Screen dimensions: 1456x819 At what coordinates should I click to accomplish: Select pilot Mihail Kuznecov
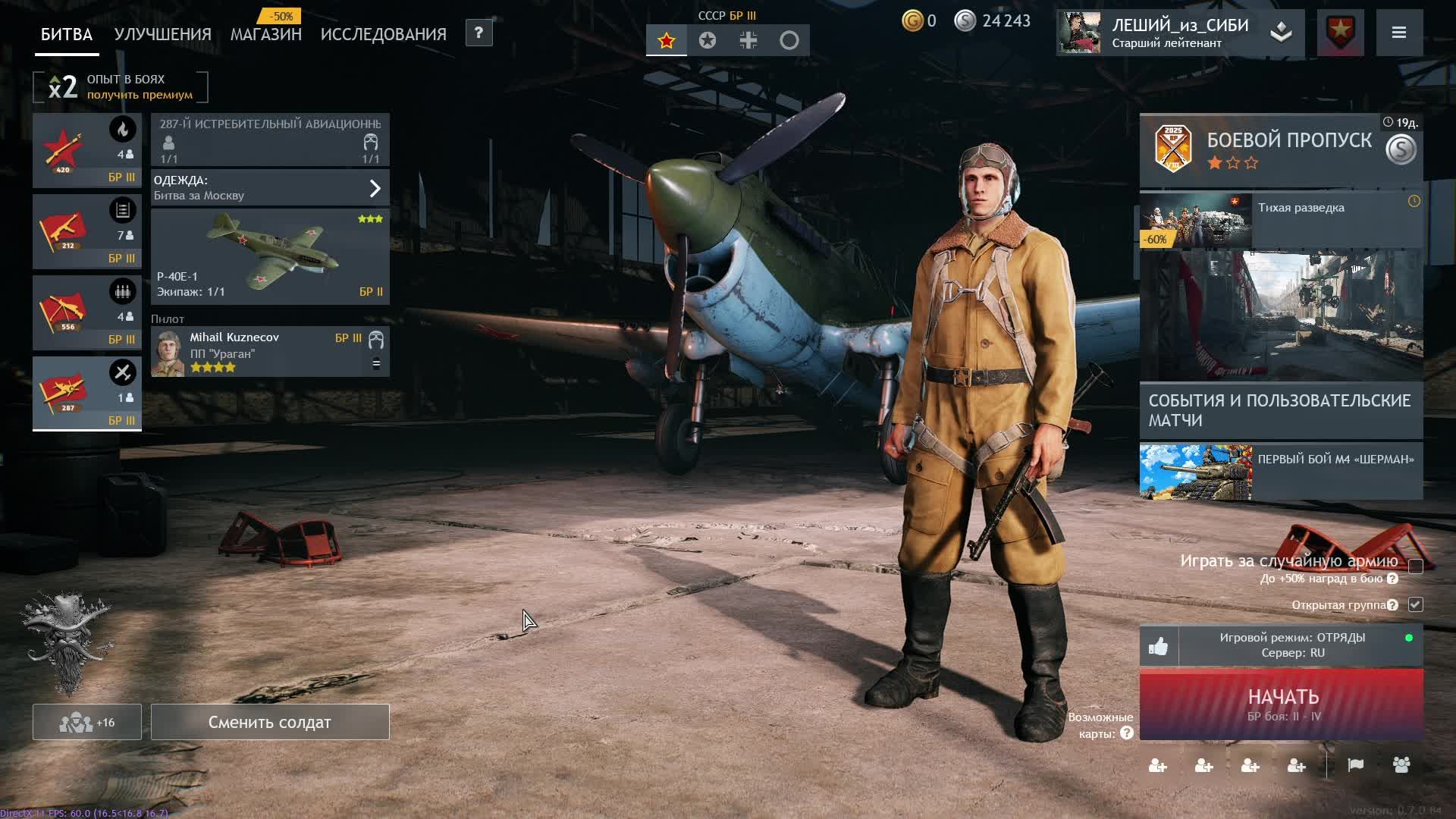pos(270,352)
